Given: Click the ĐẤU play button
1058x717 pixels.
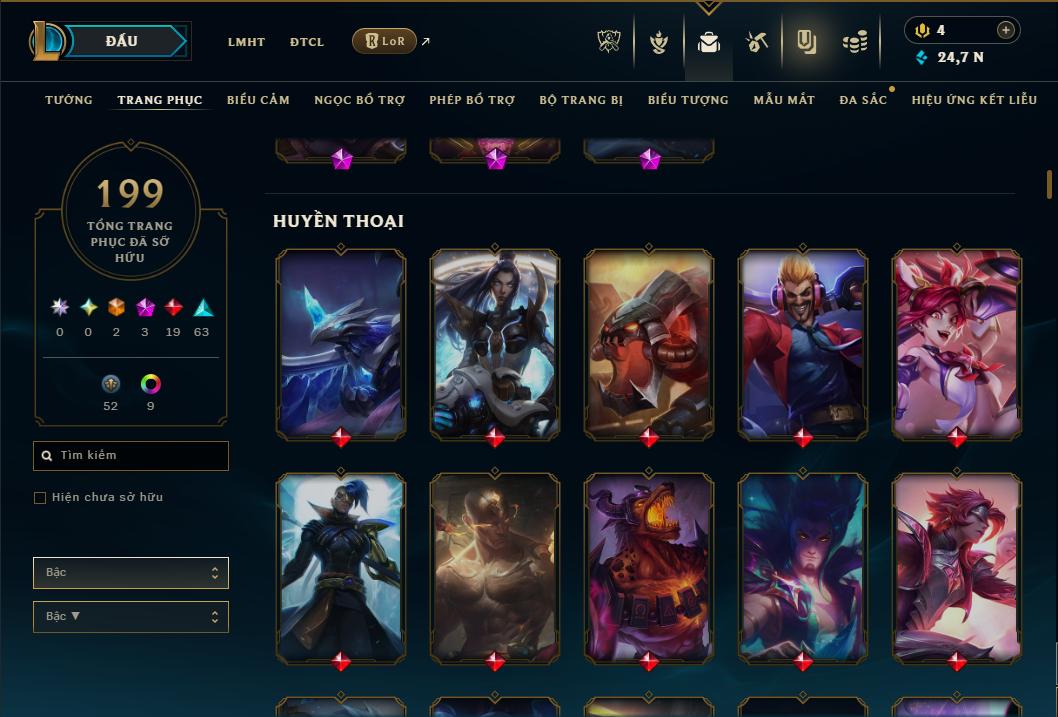Looking at the screenshot, I should click(122, 41).
